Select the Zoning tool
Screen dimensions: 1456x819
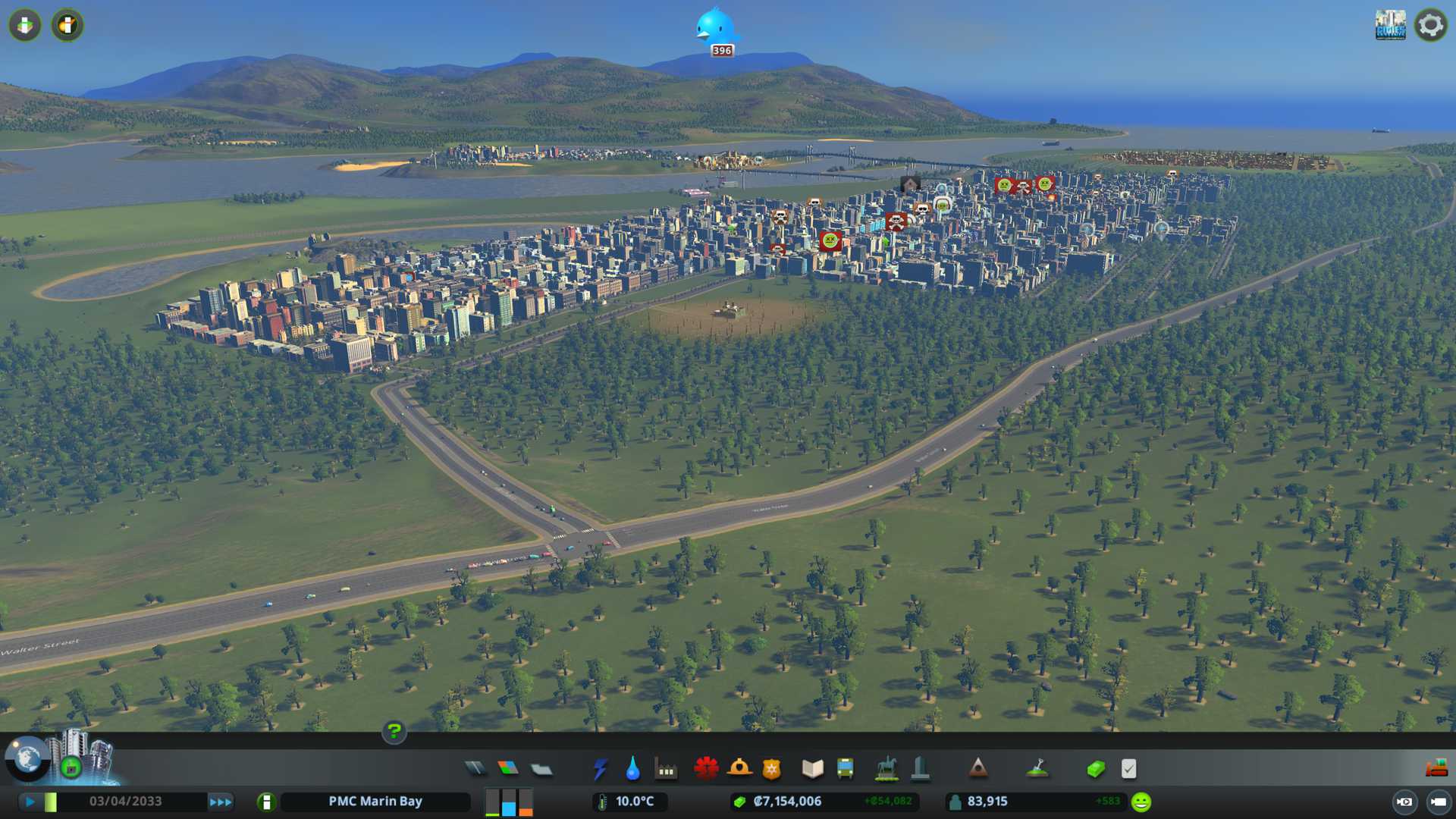[508, 769]
